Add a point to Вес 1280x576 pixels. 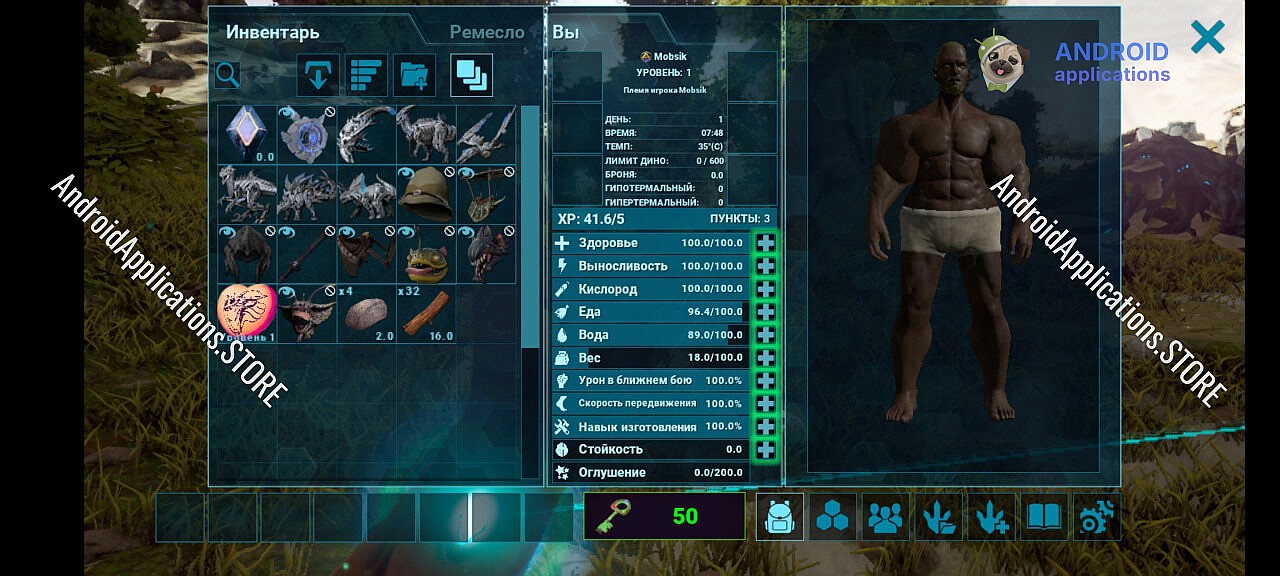coord(765,358)
